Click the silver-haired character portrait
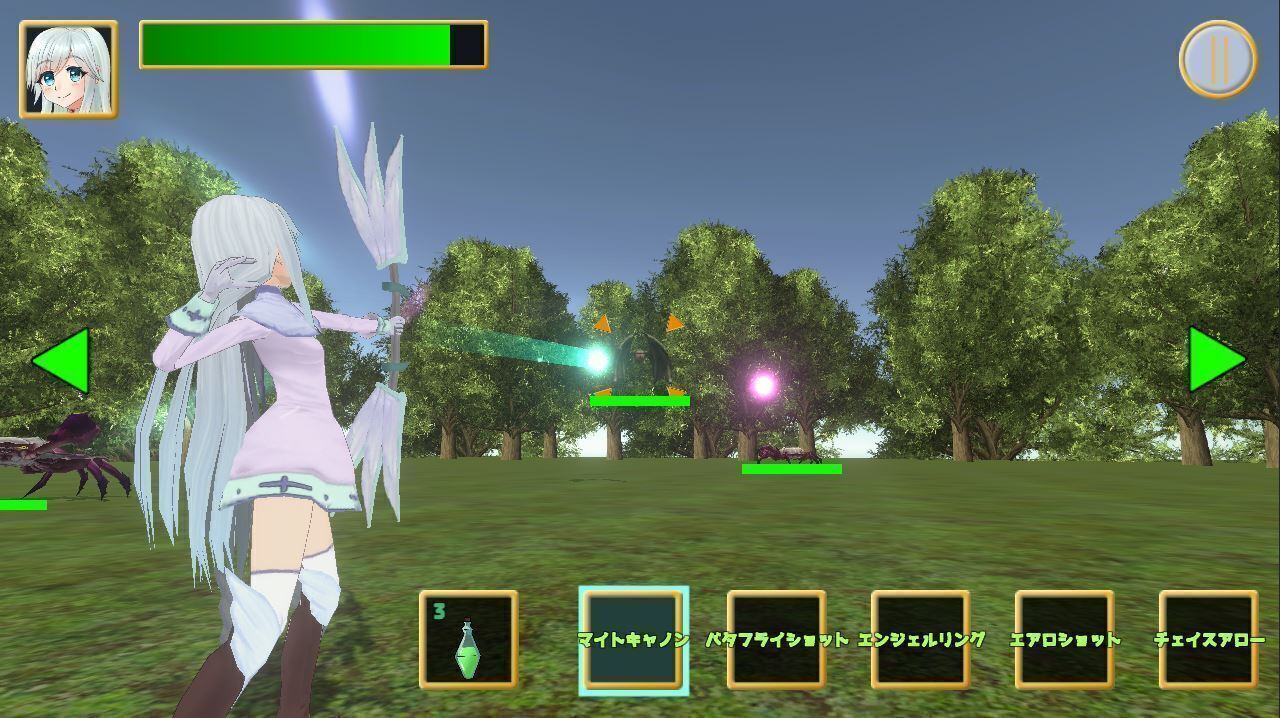The height and width of the screenshot is (718, 1280). click(68, 70)
